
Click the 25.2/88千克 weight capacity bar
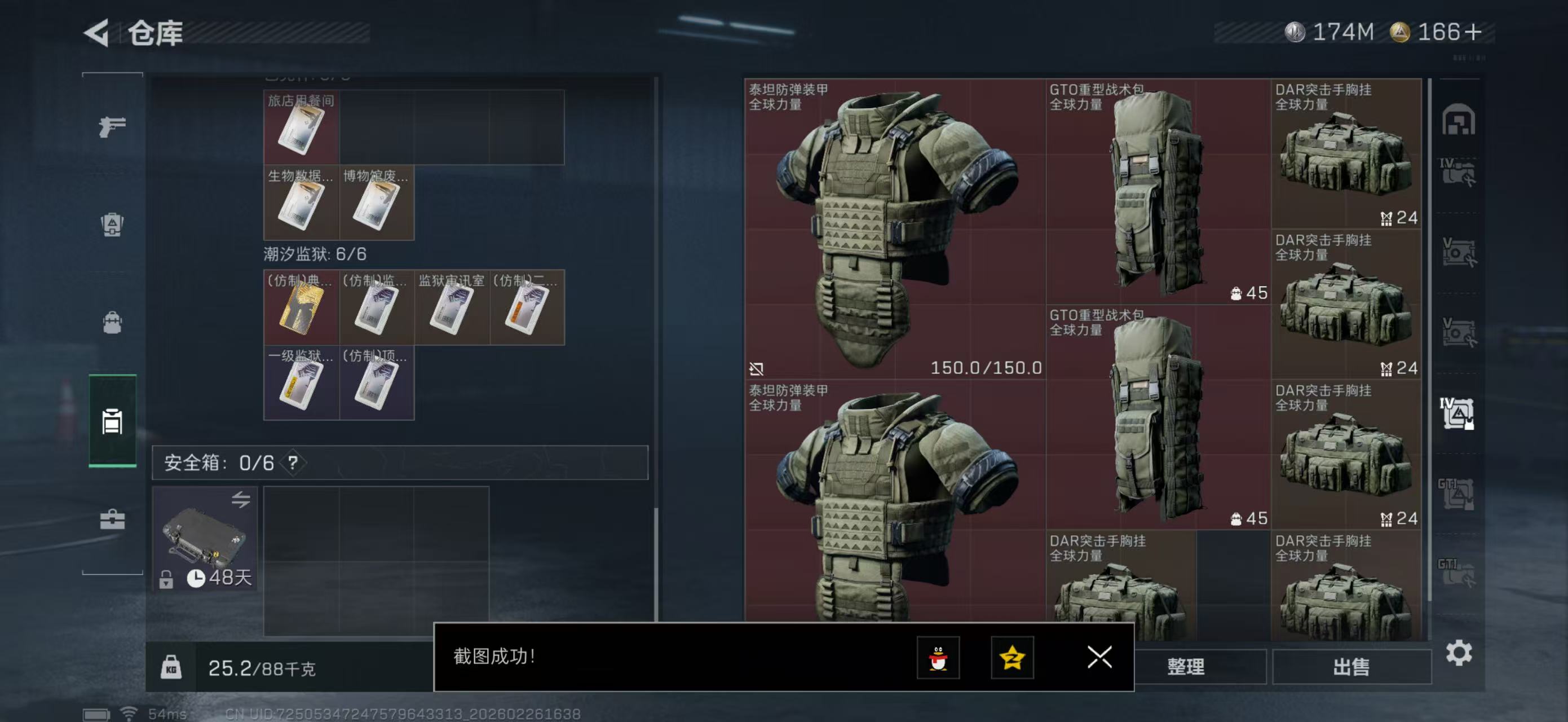262,667
